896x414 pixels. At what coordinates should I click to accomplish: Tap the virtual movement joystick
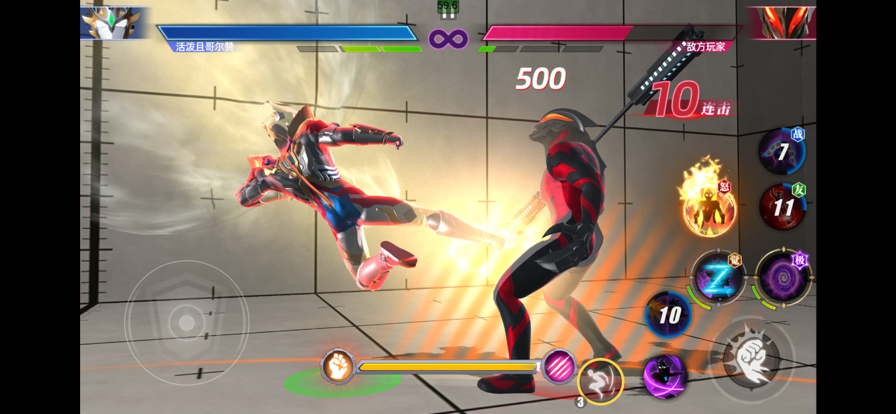point(186,322)
